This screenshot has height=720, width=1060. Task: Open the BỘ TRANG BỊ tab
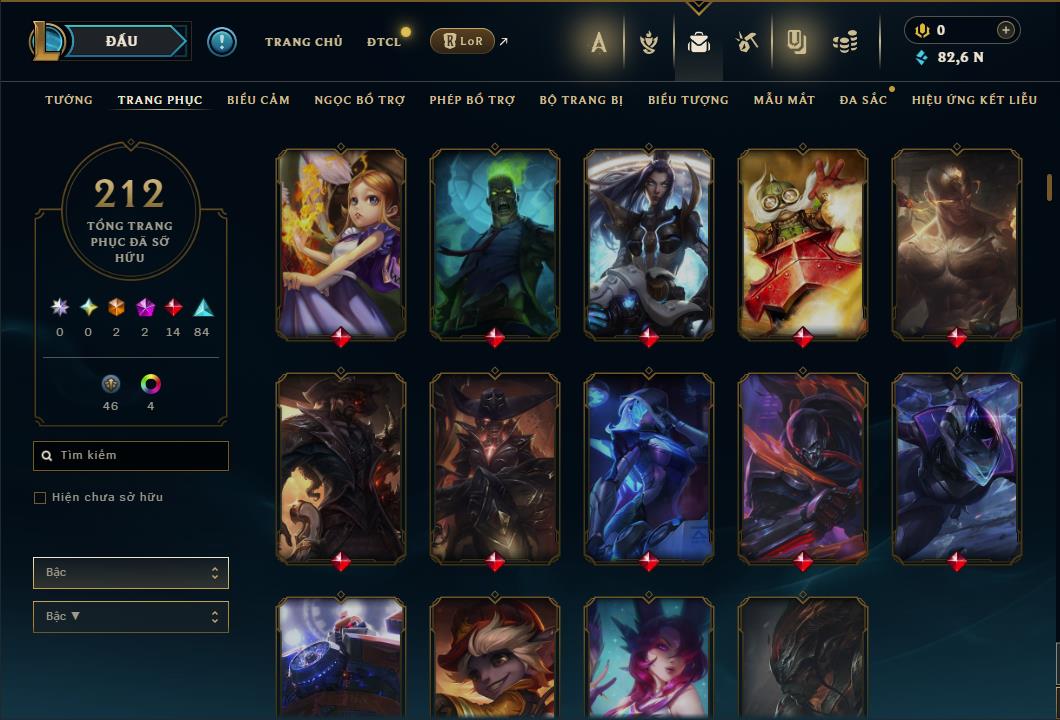tap(581, 100)
